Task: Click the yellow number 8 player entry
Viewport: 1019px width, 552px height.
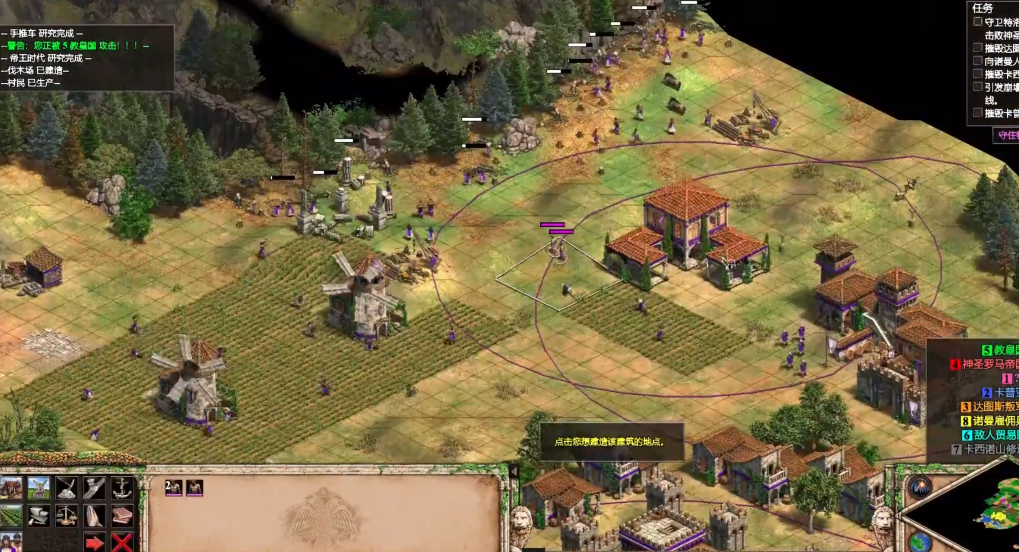Action: 990,421
